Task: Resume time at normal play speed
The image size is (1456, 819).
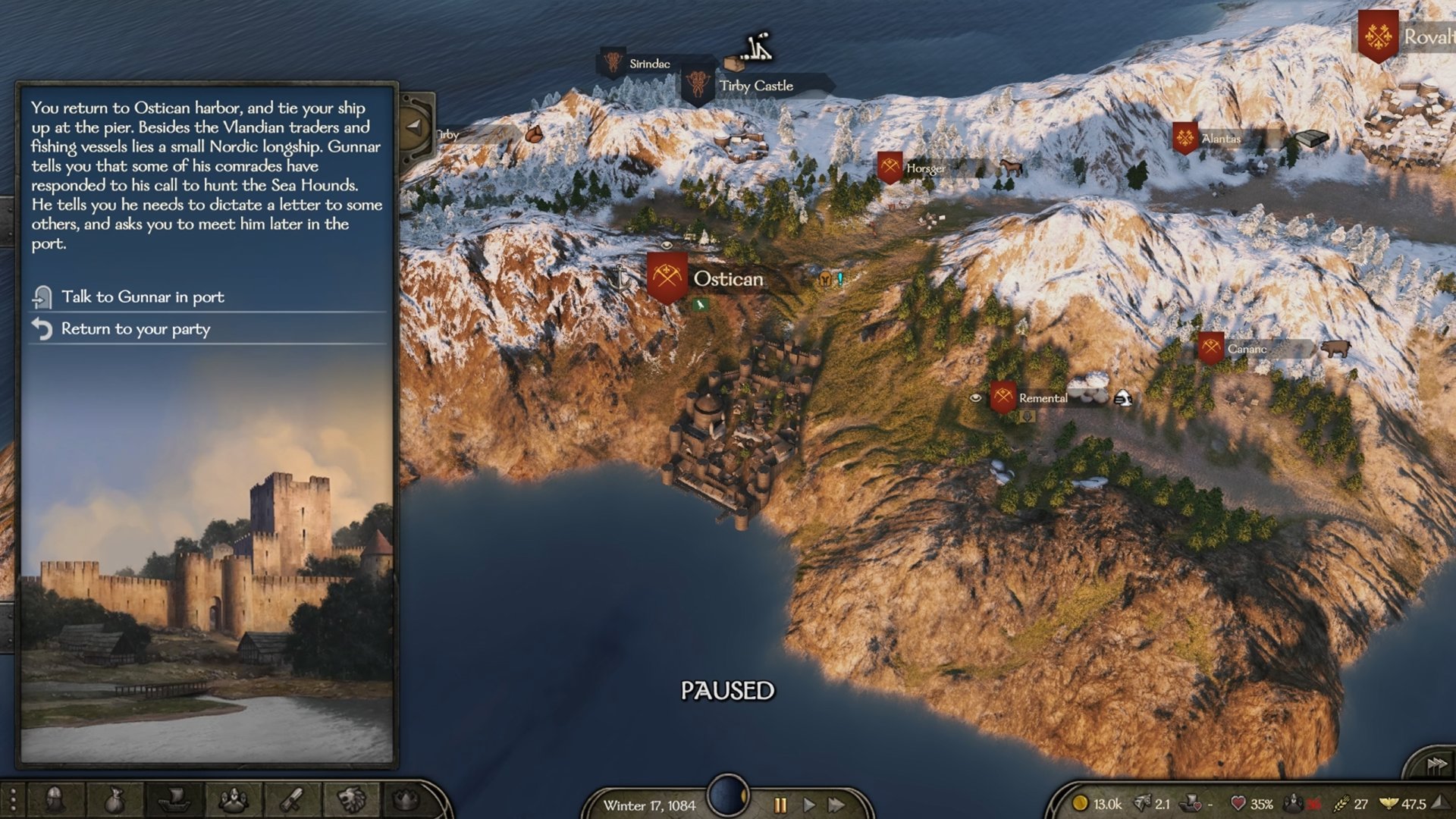Action: [808, 805]
